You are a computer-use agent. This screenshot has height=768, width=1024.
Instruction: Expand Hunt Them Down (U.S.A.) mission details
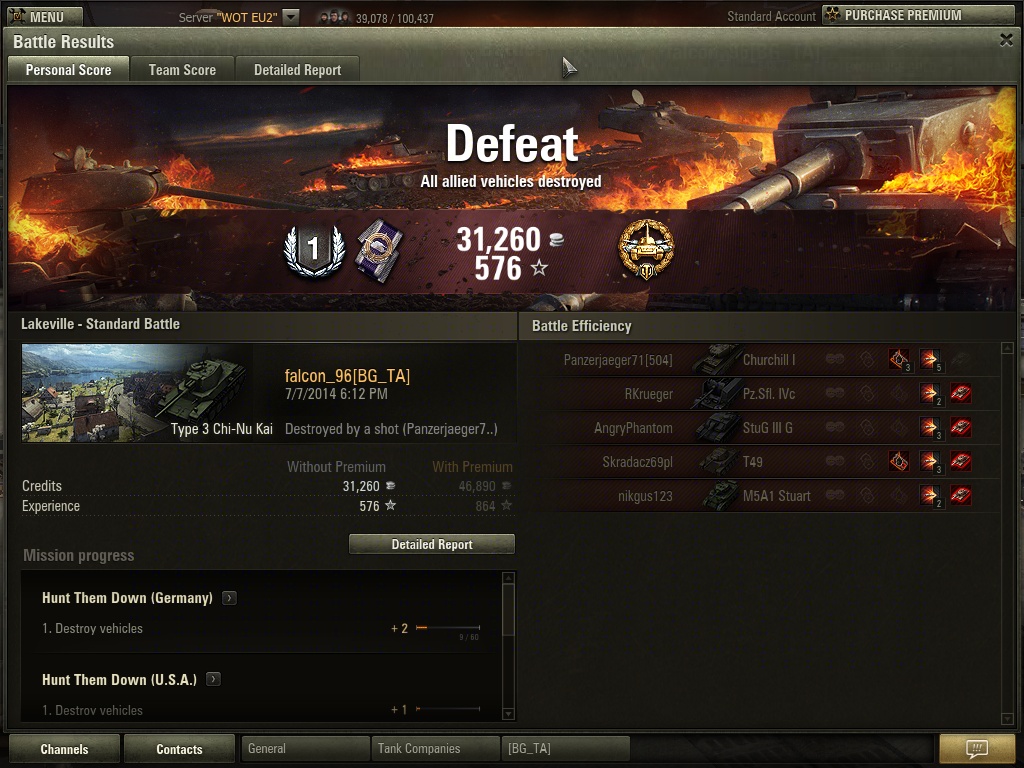coord(213,680)
